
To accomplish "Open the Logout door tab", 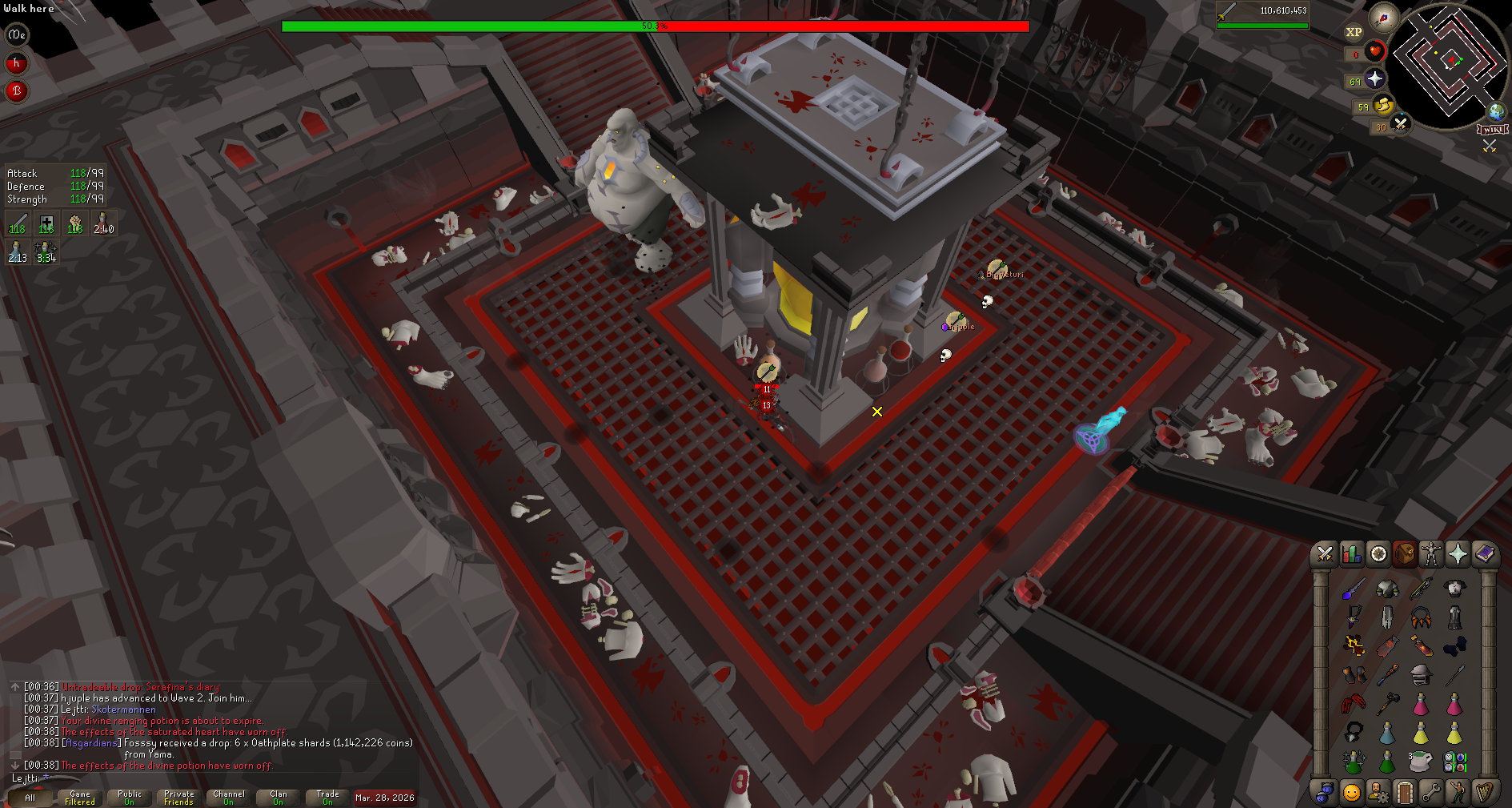I will click(1405, 793).
